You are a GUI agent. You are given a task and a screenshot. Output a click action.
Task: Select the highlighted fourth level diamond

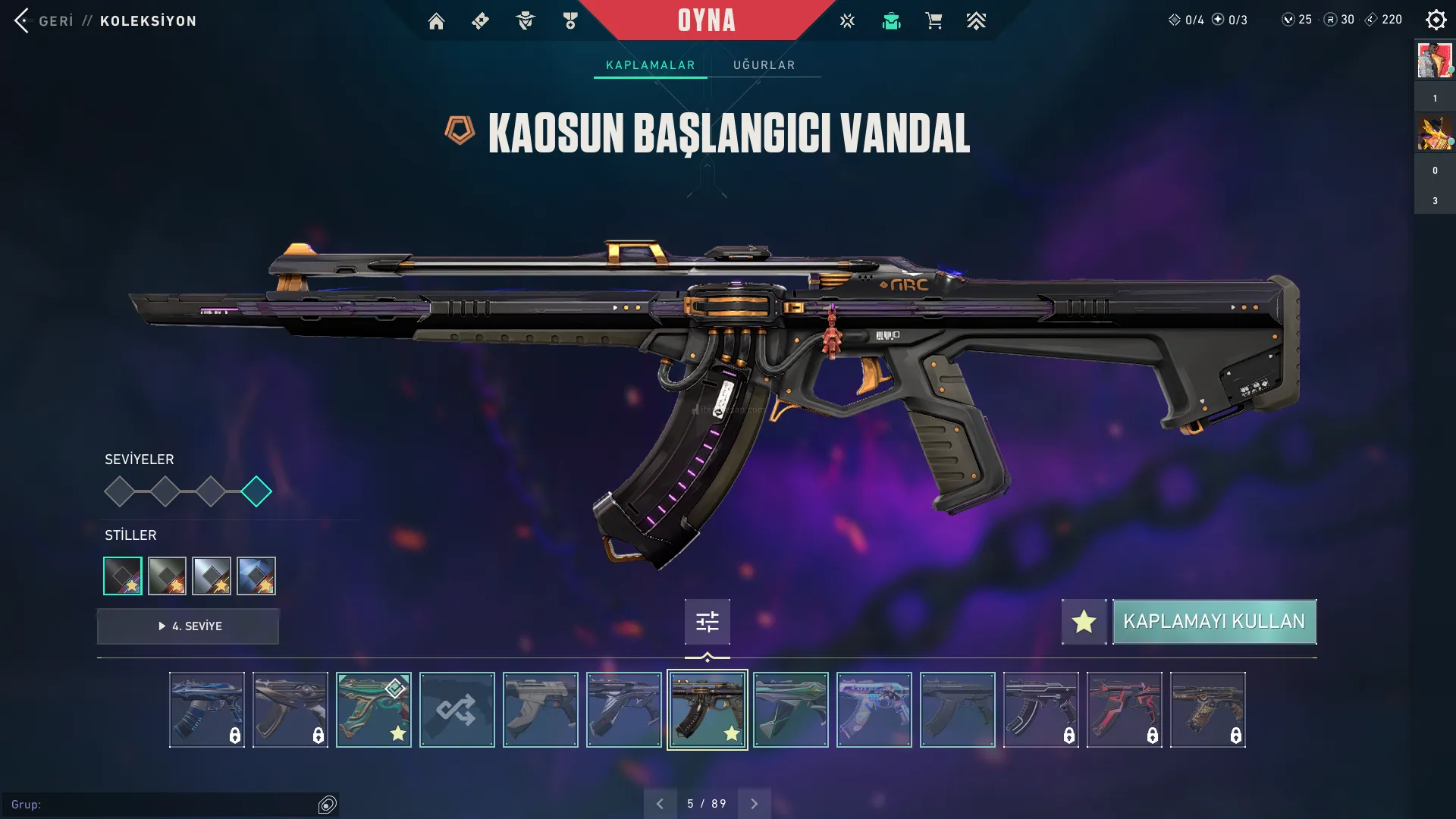coord(256,491)
